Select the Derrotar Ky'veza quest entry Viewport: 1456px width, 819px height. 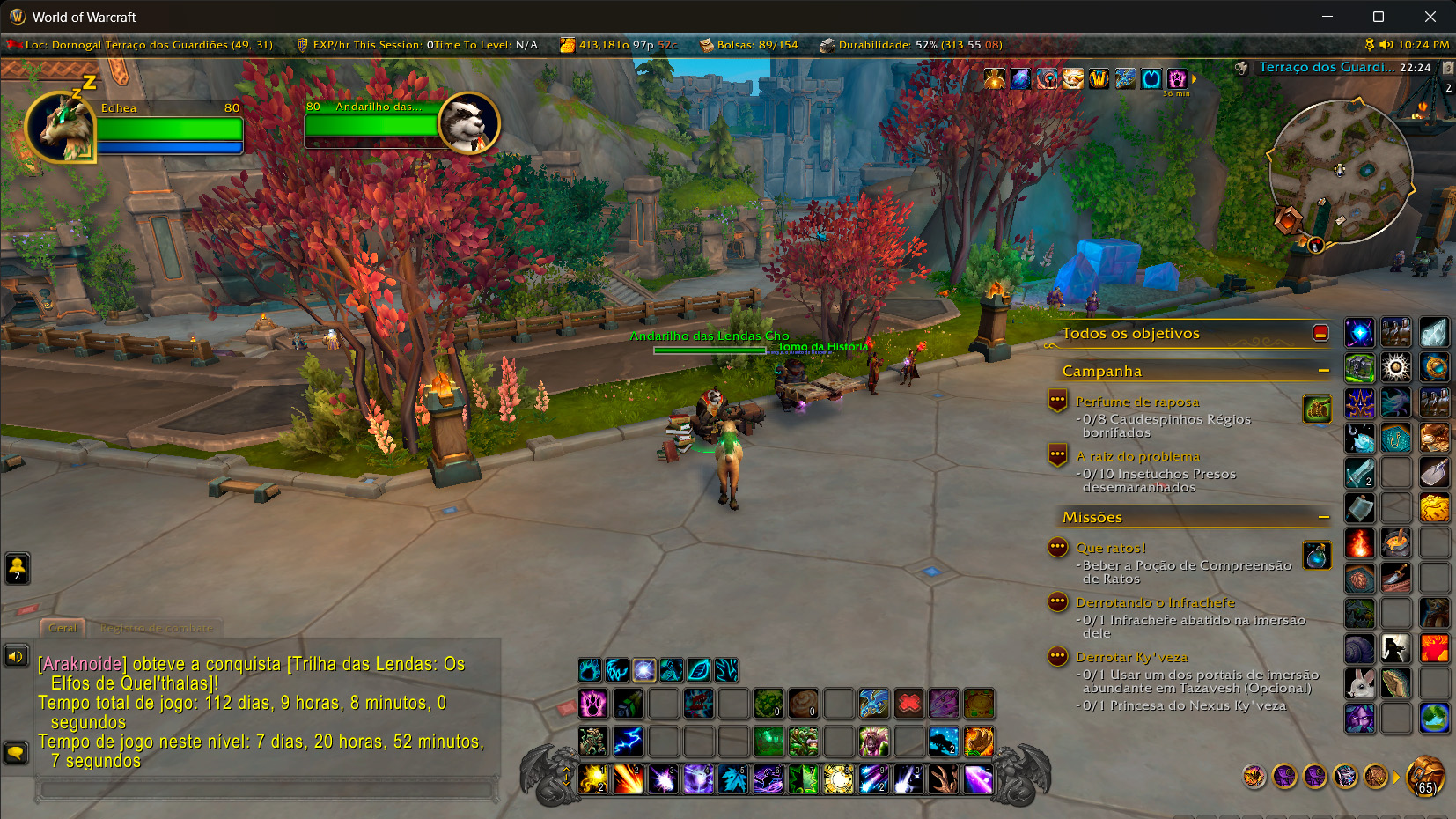(x=1131, y=657)
